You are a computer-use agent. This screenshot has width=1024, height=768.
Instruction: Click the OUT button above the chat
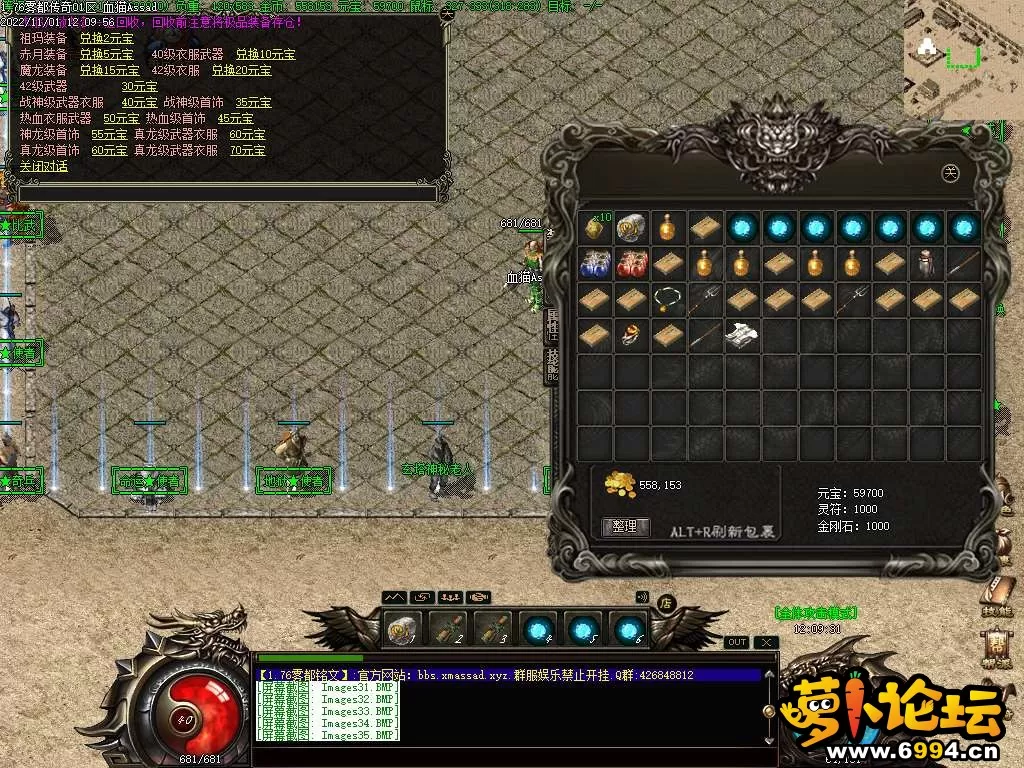pos(736,642)
